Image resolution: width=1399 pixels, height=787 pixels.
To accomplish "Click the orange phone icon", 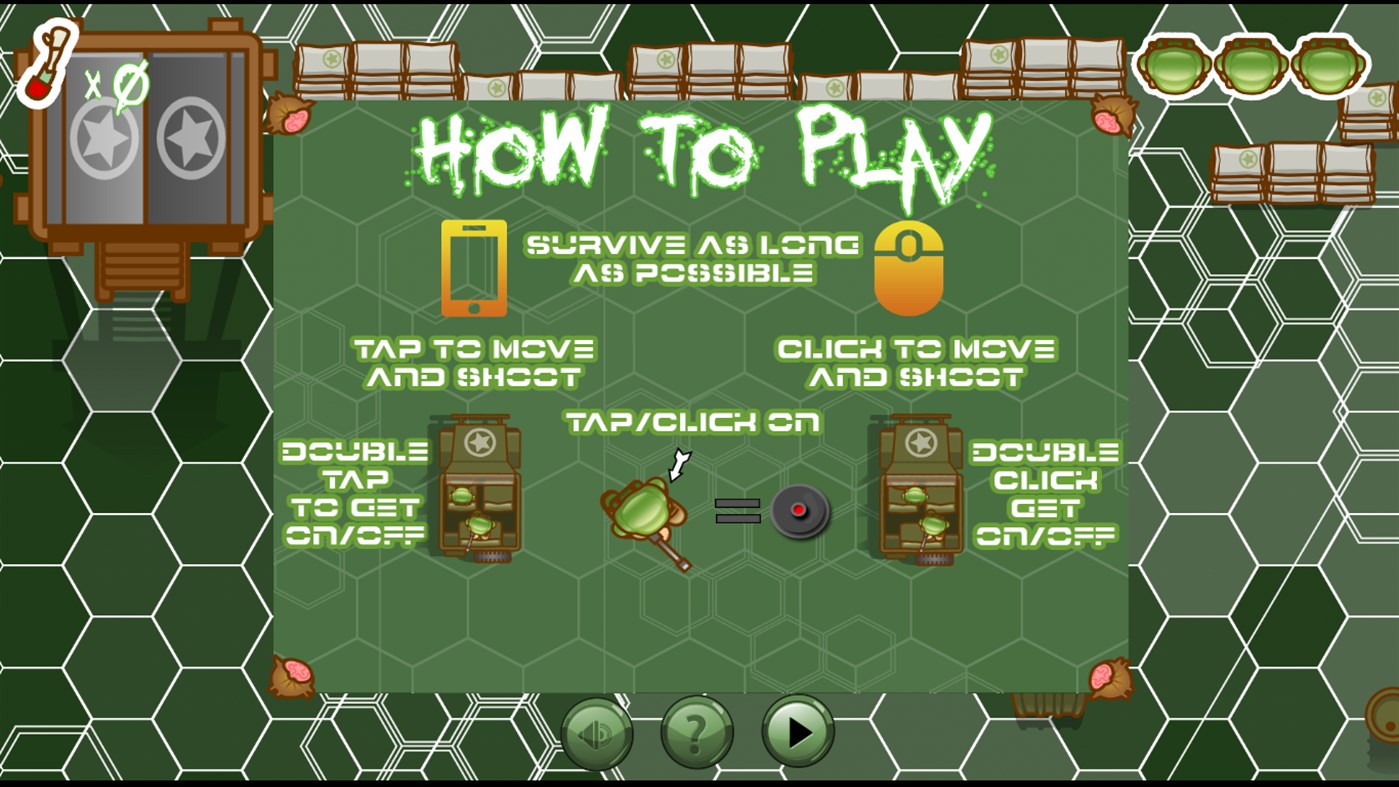I will tap(472, 268).
